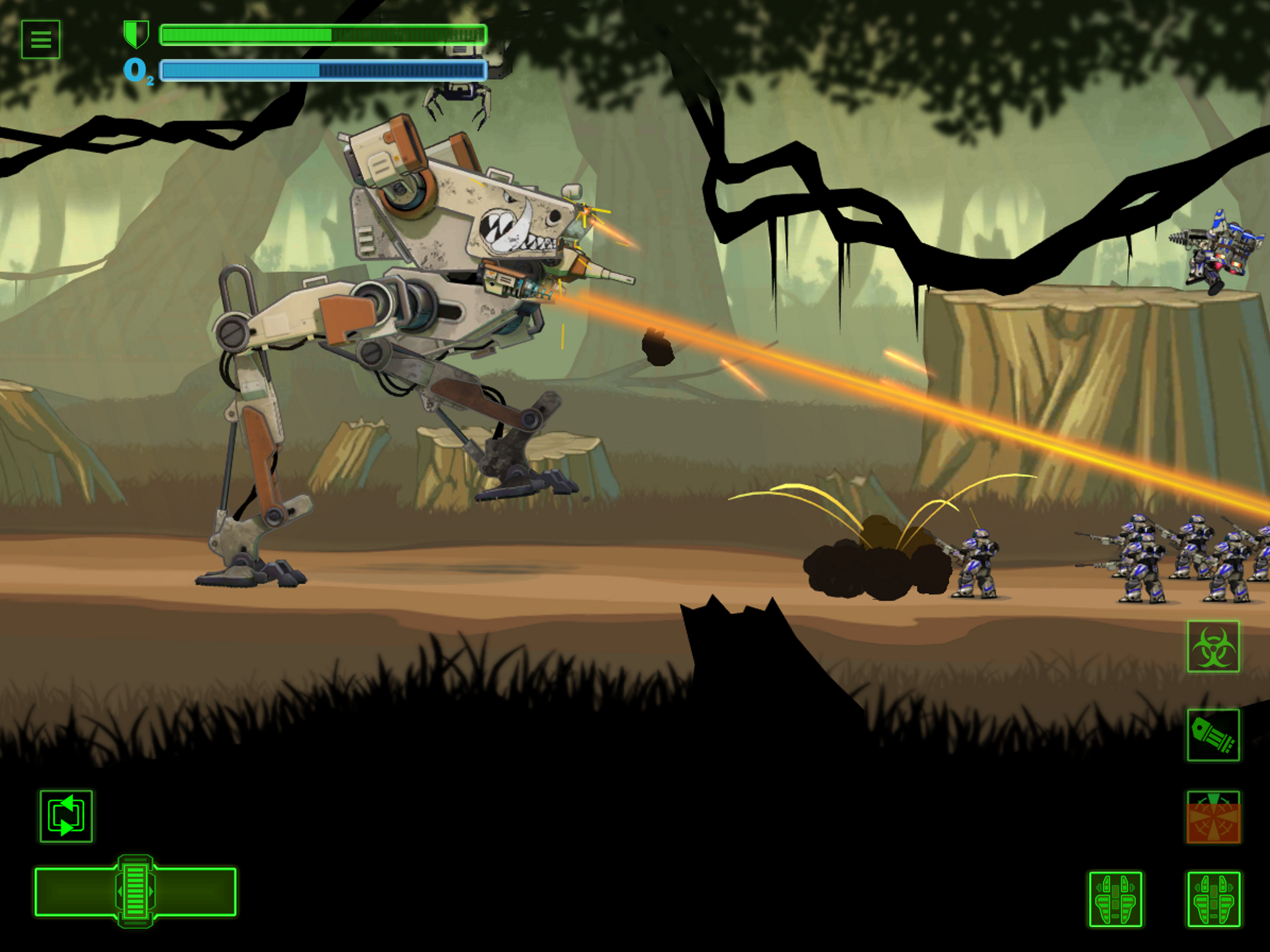Screen dimensions: 1270x952
Task: Fire the minigun weapon icon
Action: coord(1212,735)
